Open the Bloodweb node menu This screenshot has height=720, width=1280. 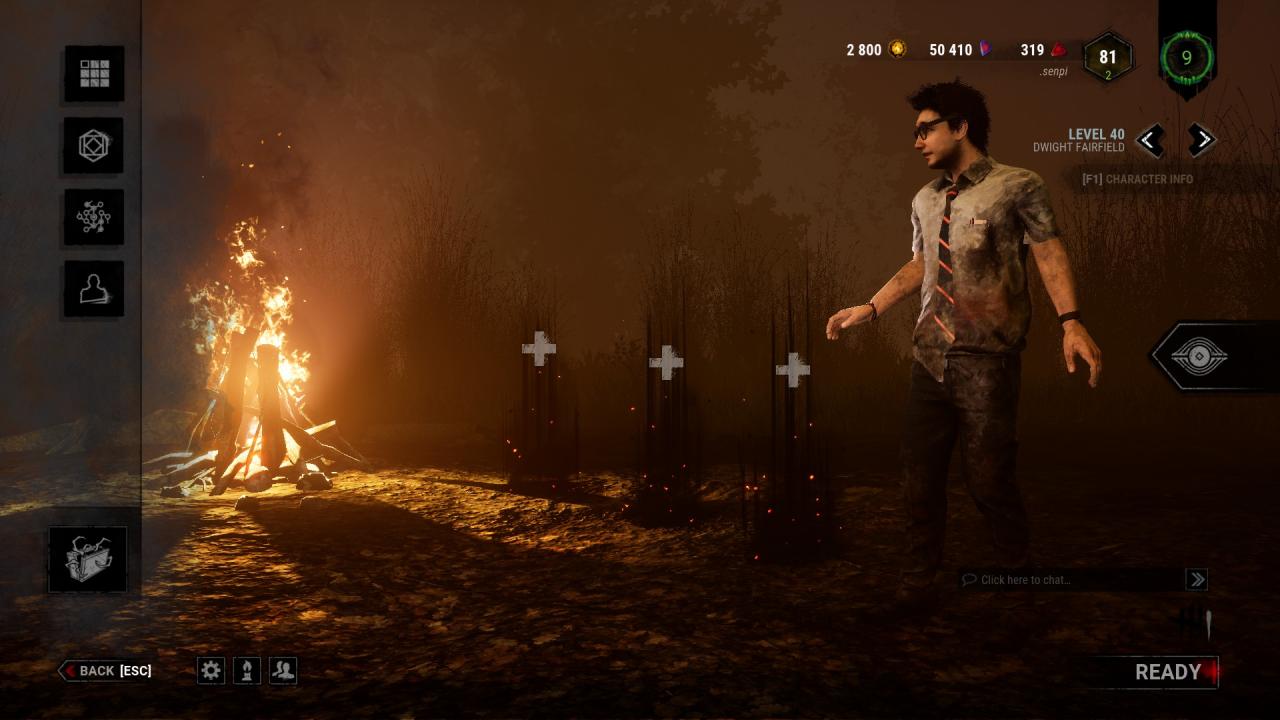pyautogui.click(x=95, y=217)
